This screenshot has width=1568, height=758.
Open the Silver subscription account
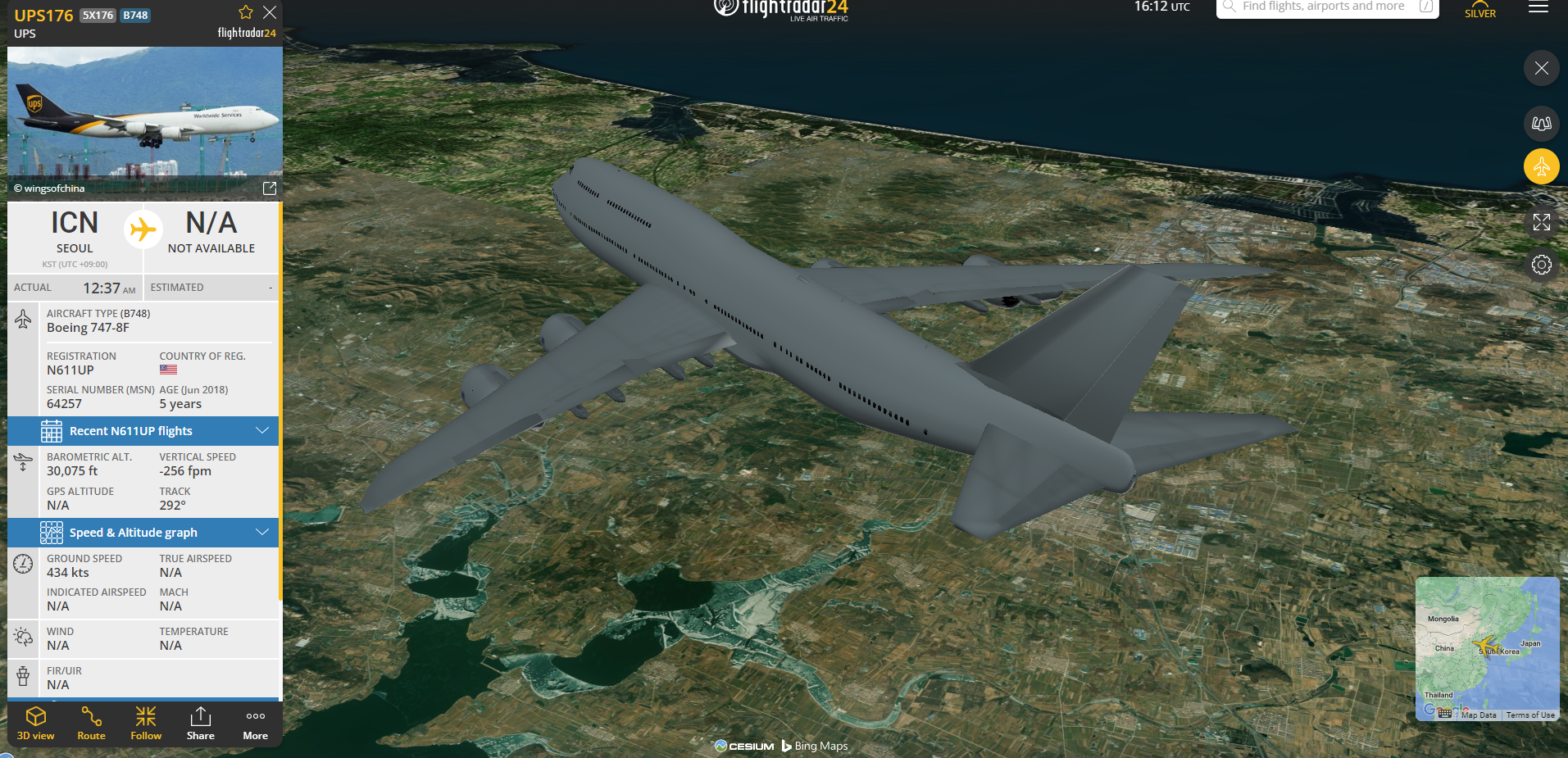1479,9
